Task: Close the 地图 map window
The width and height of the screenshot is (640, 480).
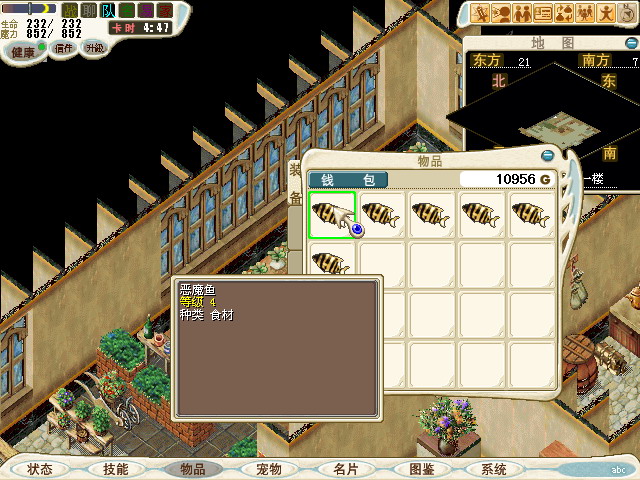Action: [632, 42]
